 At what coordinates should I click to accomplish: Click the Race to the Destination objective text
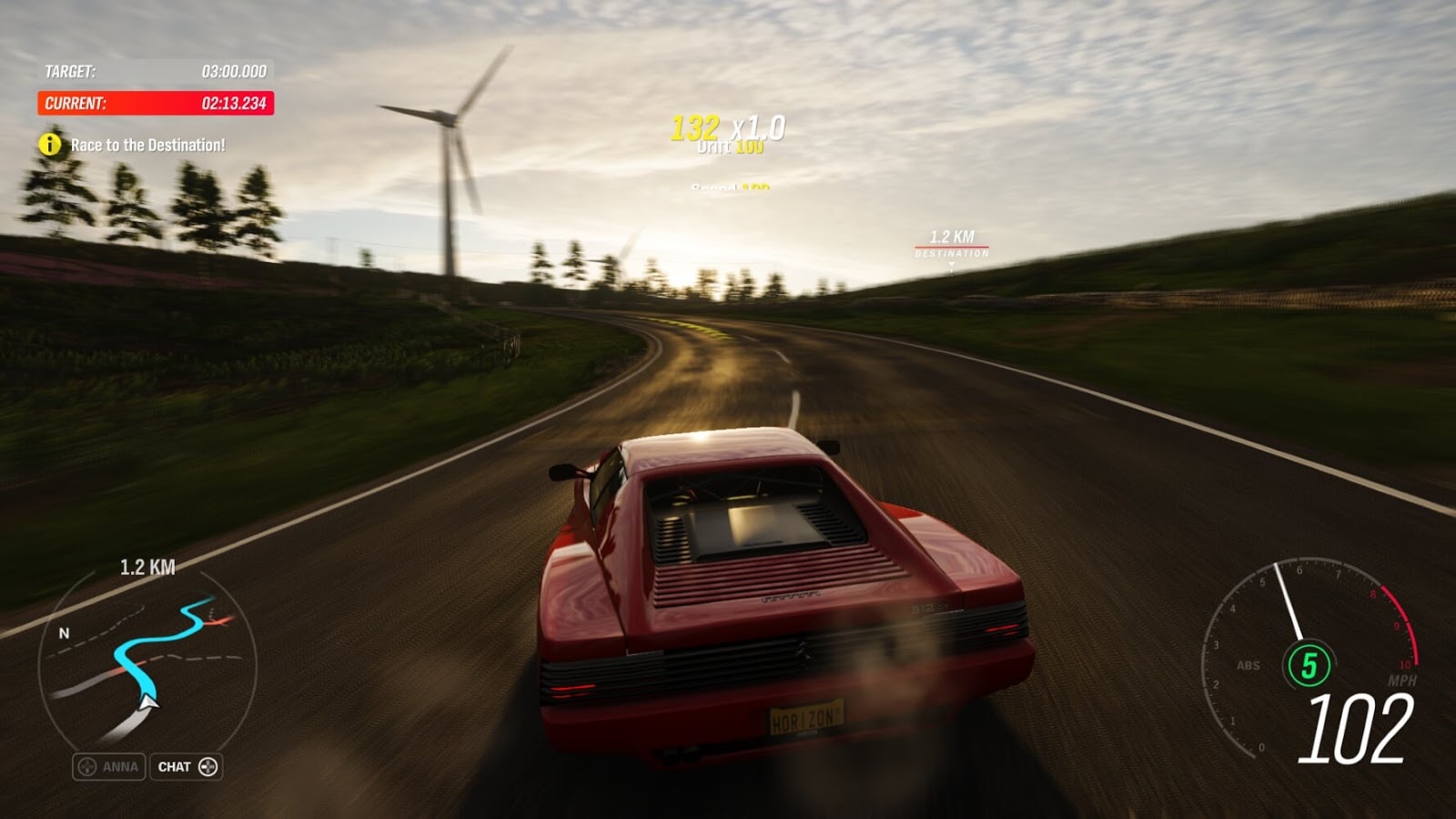tap(150, 142)
